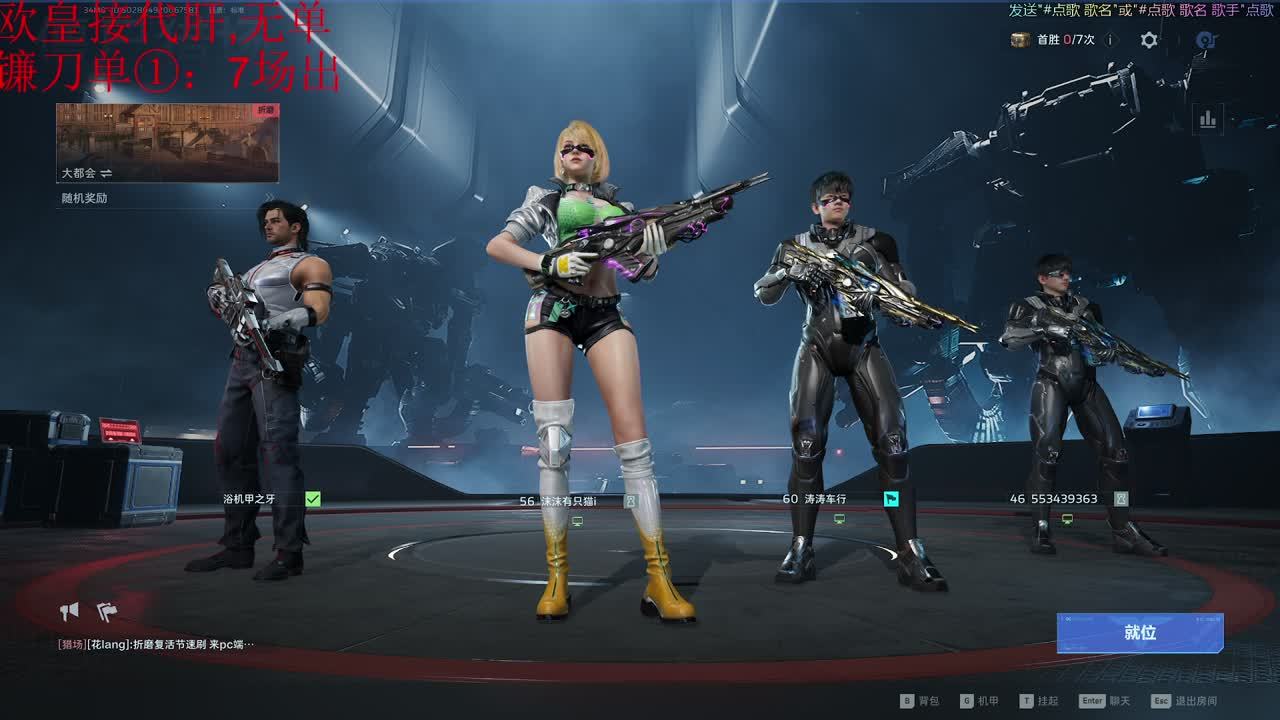The width and height of the screenshot is (1280, 720).
Task: Open the settings gear icon
Action: (1149, 40)
